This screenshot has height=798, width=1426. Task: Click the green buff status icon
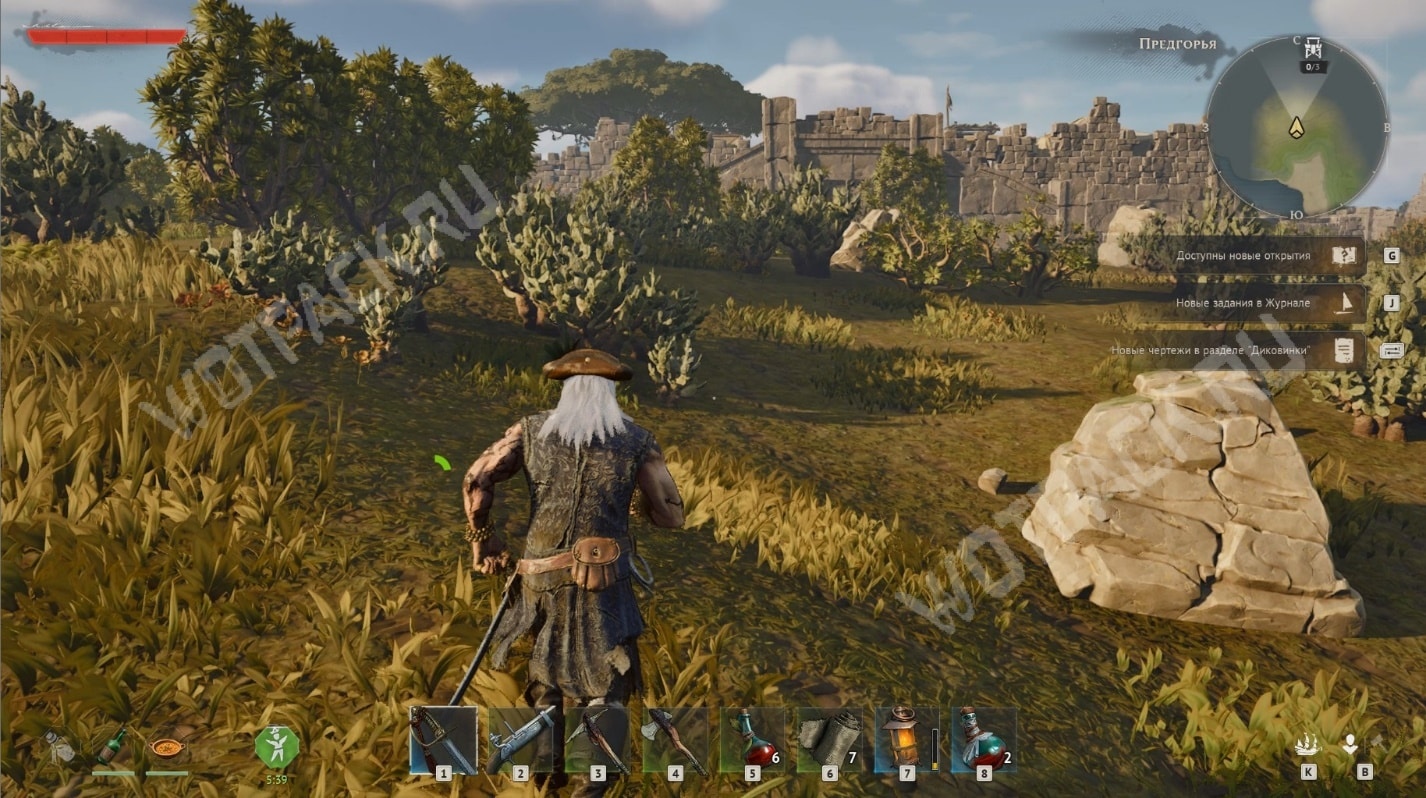(x=276, y=746)
